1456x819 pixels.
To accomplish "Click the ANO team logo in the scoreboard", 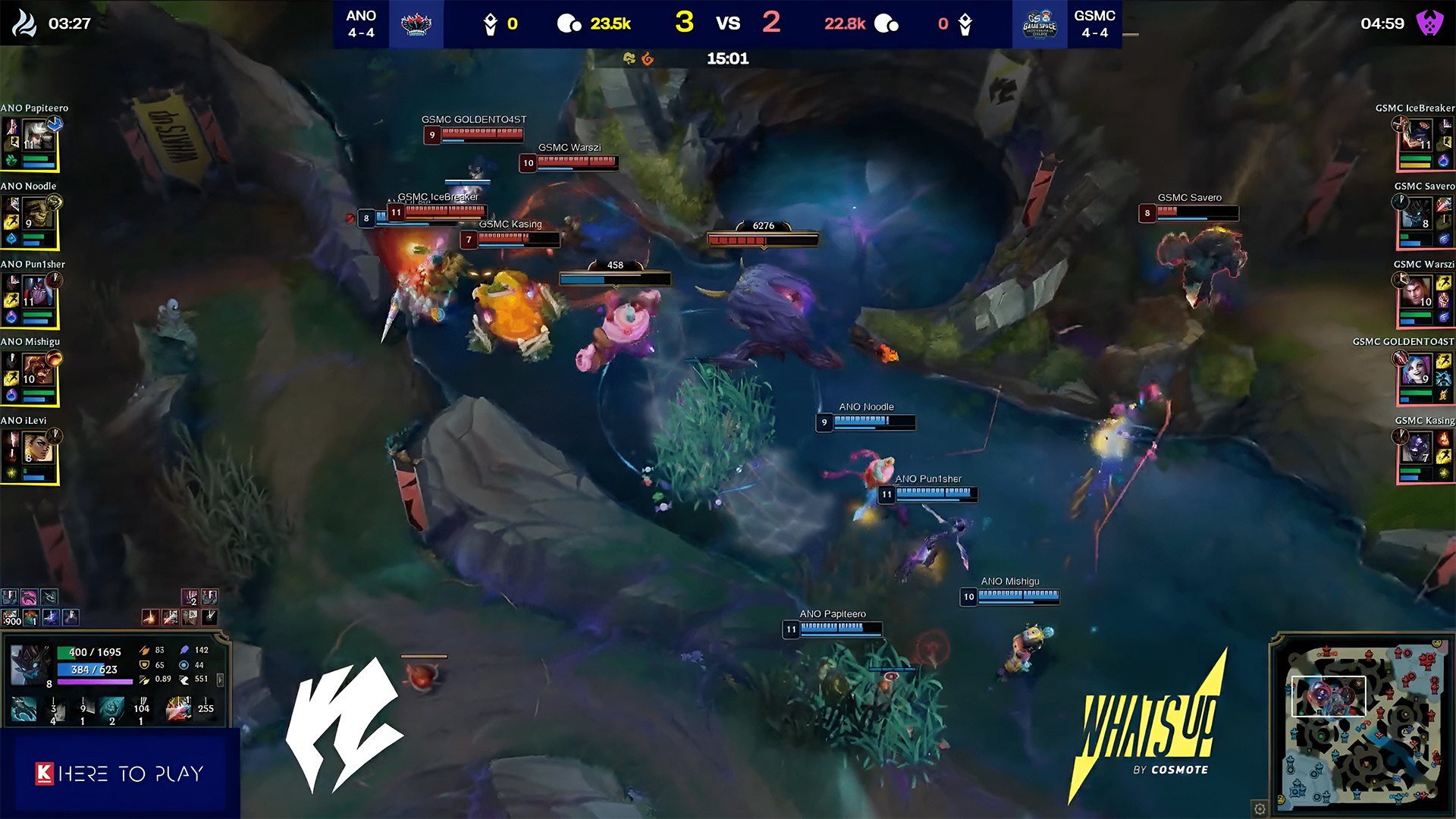I will click(x=416, y=24).
